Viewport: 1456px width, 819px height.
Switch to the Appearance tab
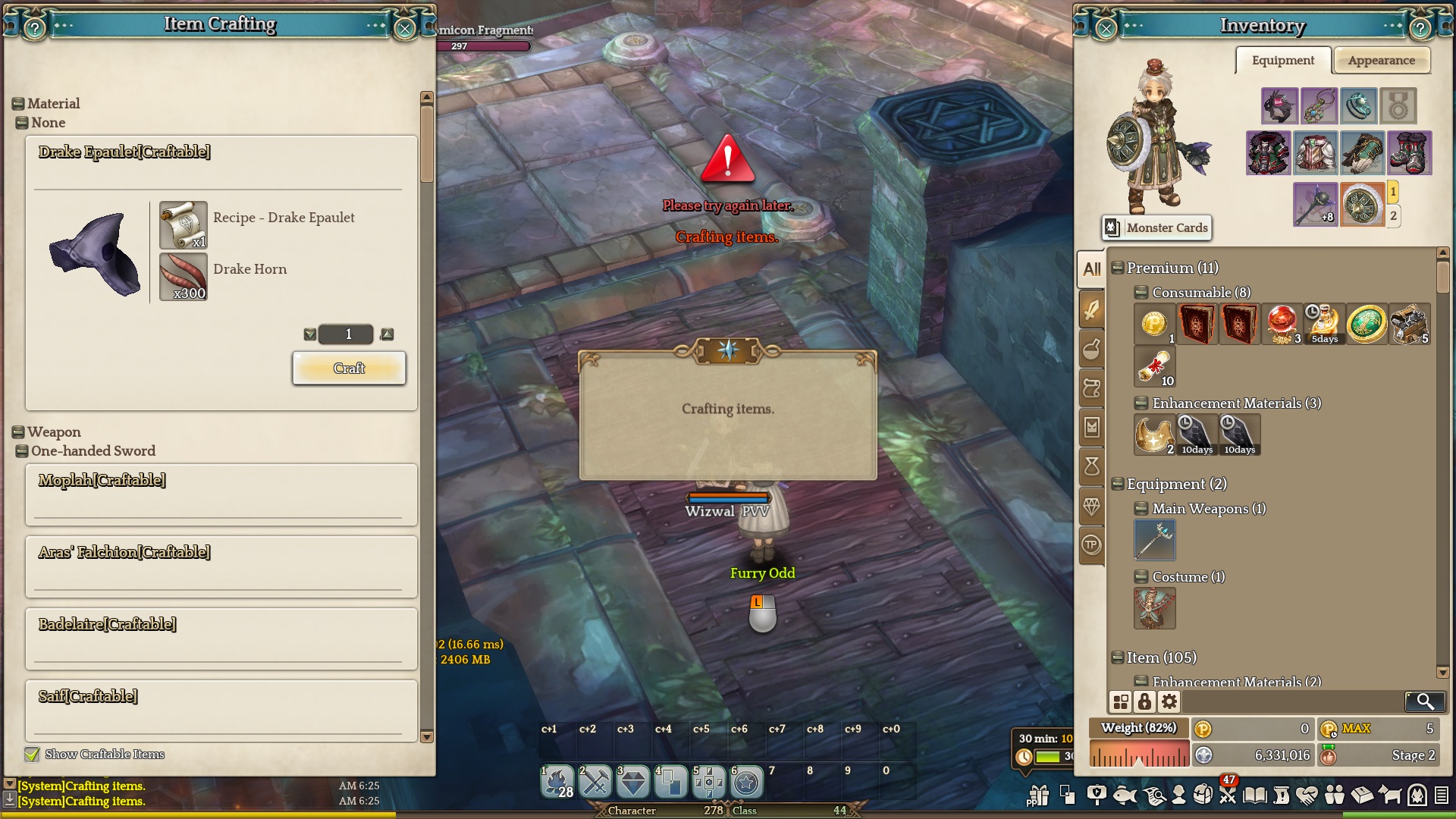[x=1381, y=61]
